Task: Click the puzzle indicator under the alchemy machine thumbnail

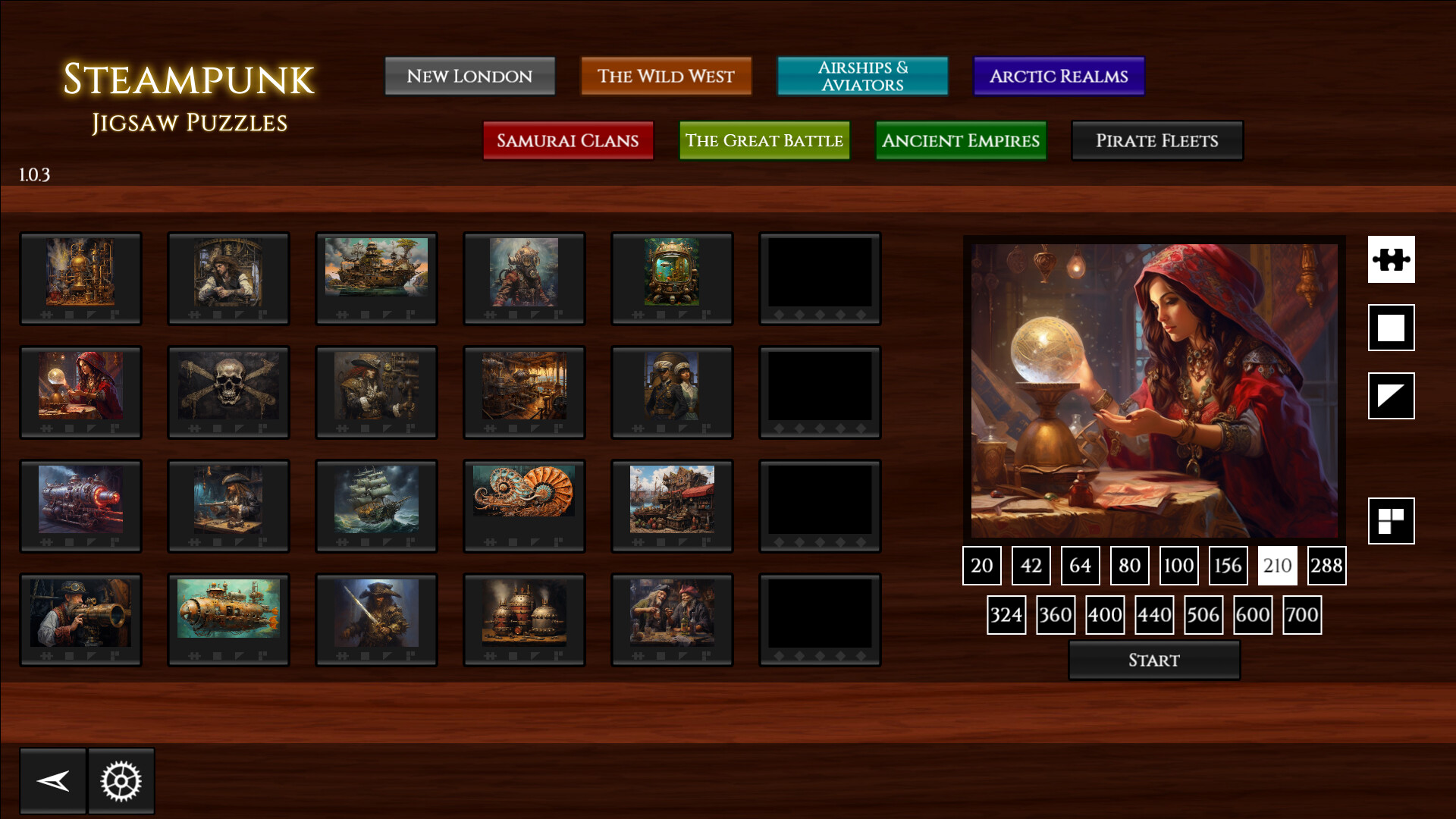Action: tap(46, 314)
